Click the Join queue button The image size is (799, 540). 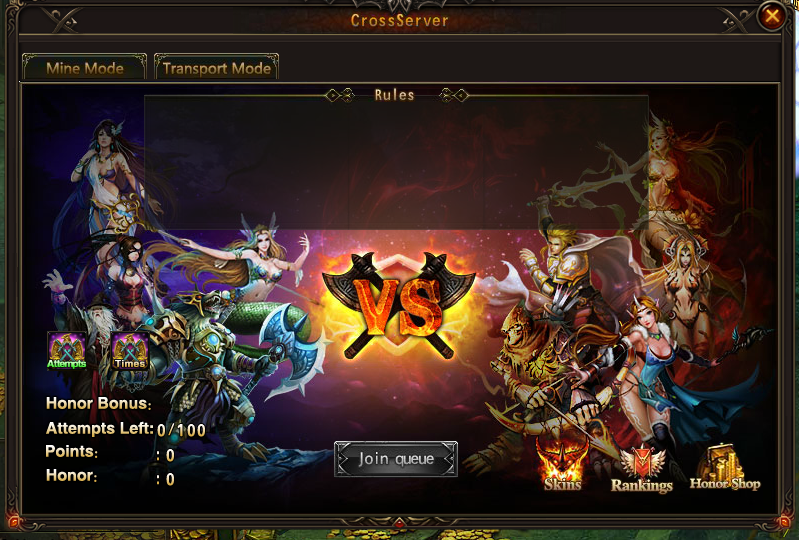396,459
